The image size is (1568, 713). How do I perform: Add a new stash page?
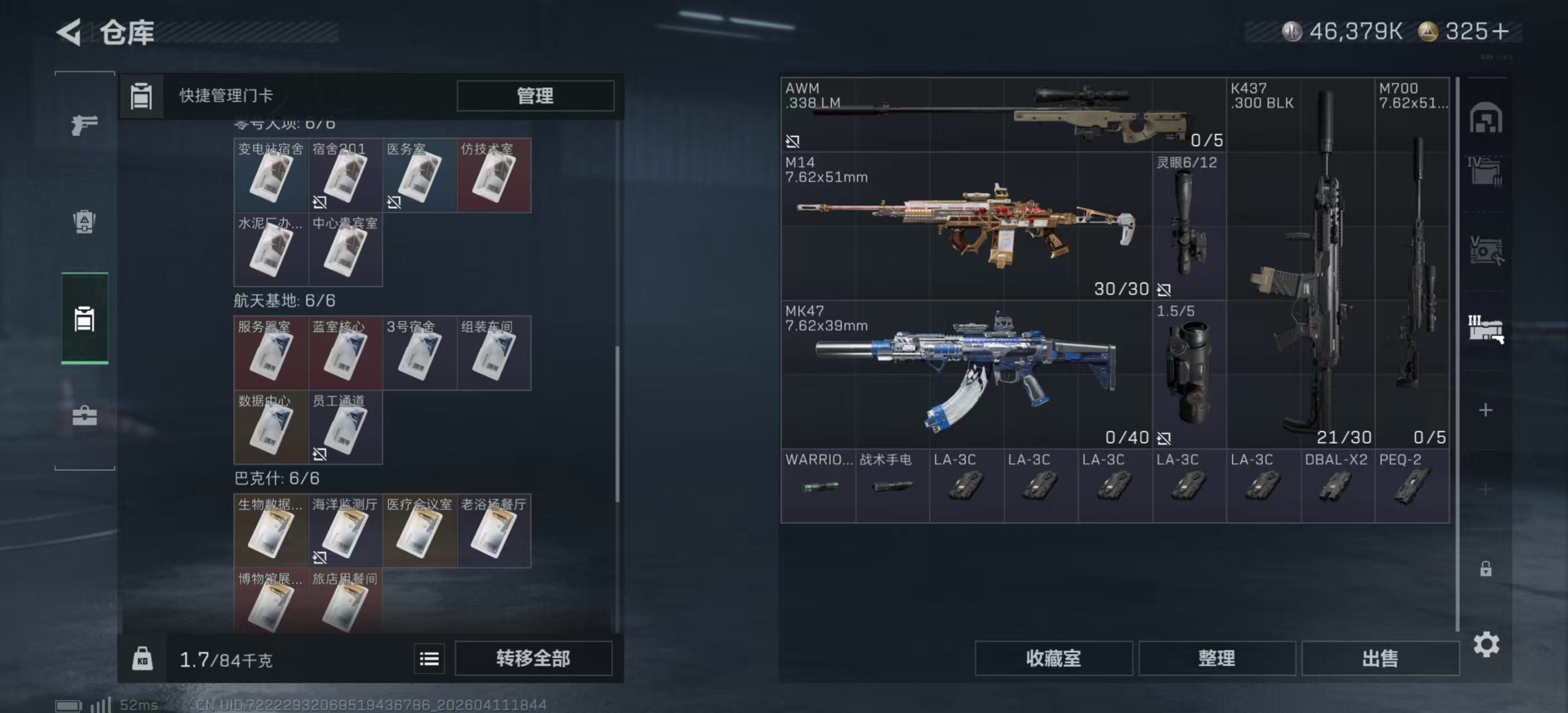coord(1485,410)
